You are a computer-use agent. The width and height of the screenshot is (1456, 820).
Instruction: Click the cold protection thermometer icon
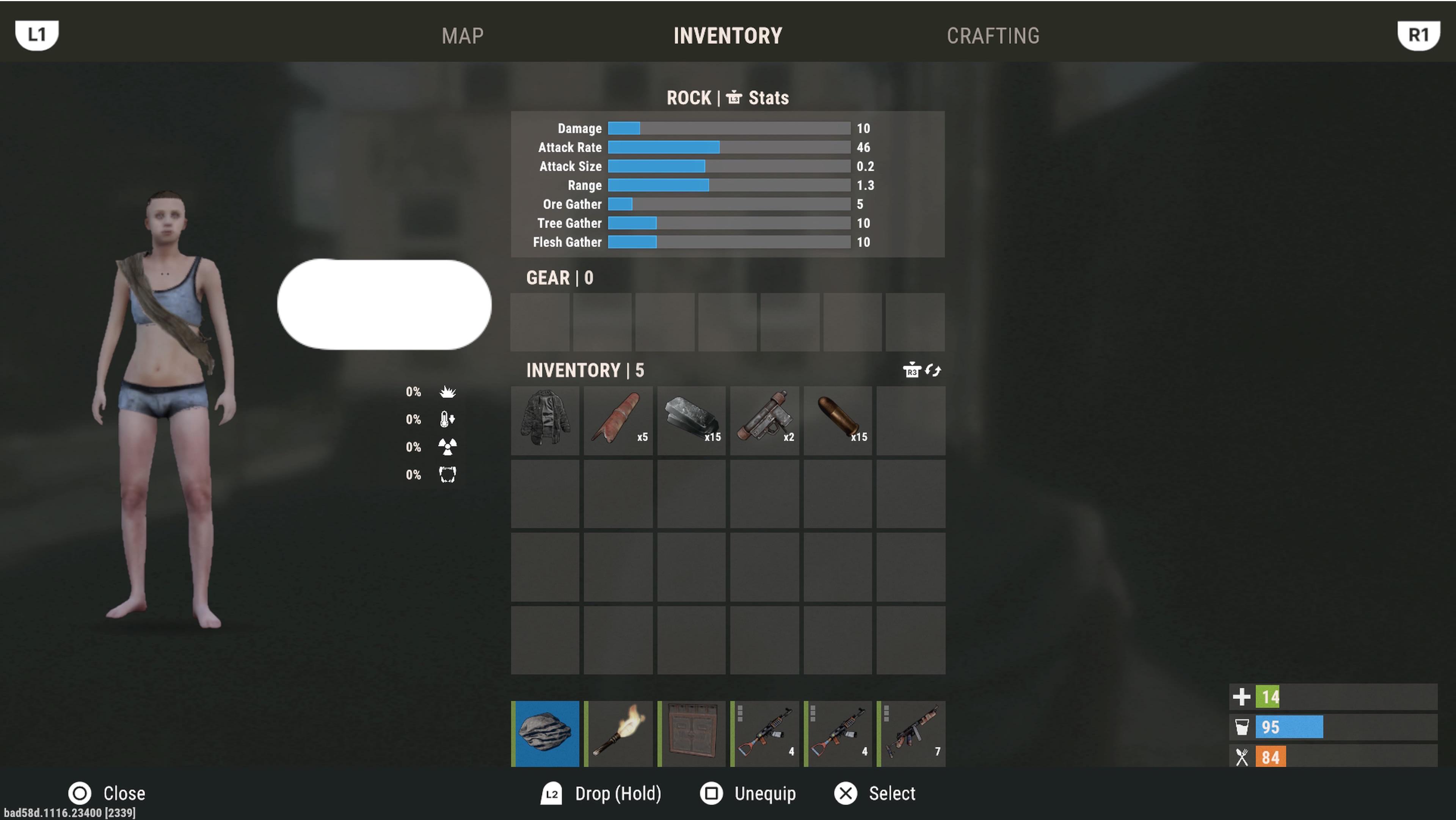[447, 419]
